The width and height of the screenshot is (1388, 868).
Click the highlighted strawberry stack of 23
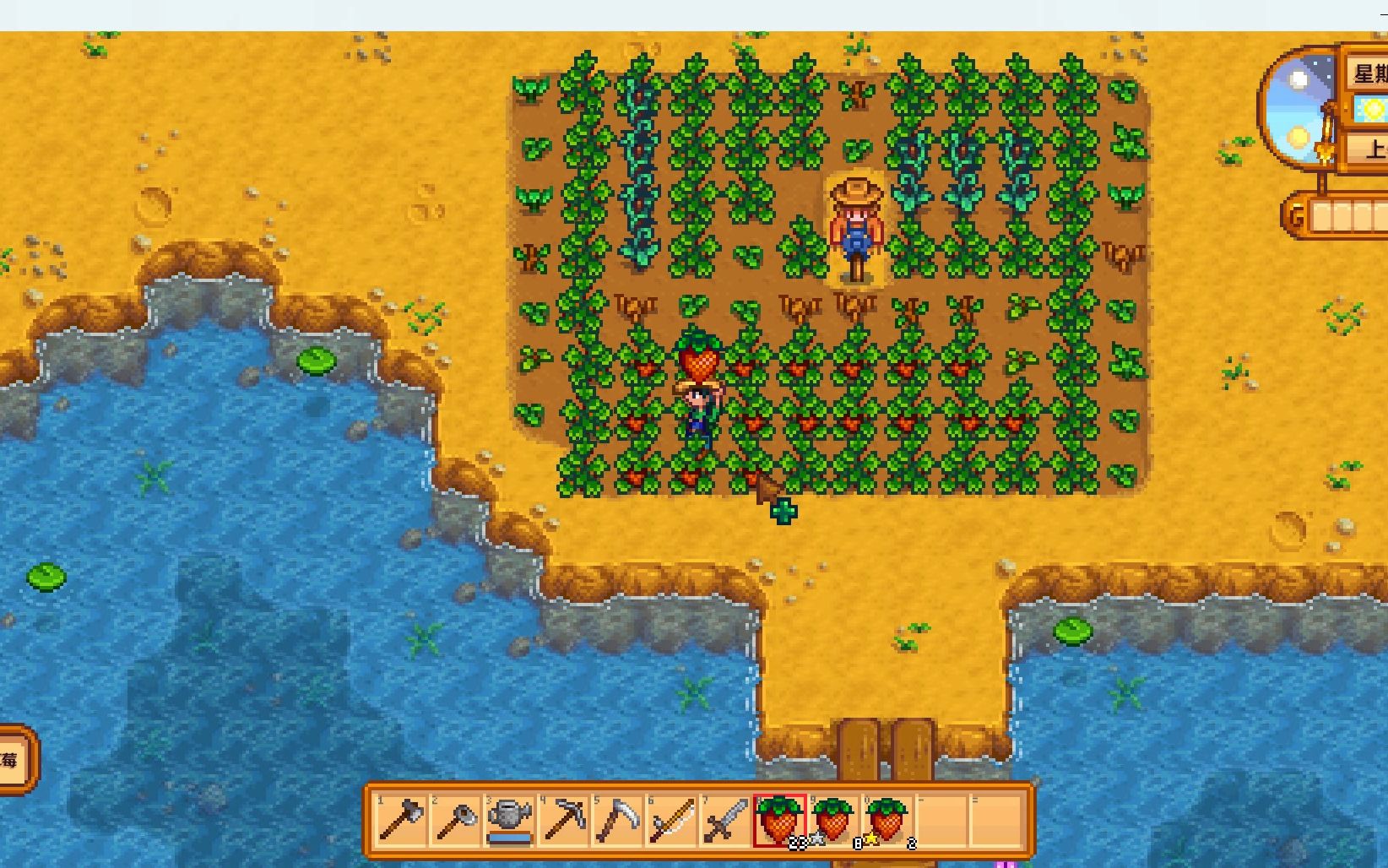(x=779, y=819)
